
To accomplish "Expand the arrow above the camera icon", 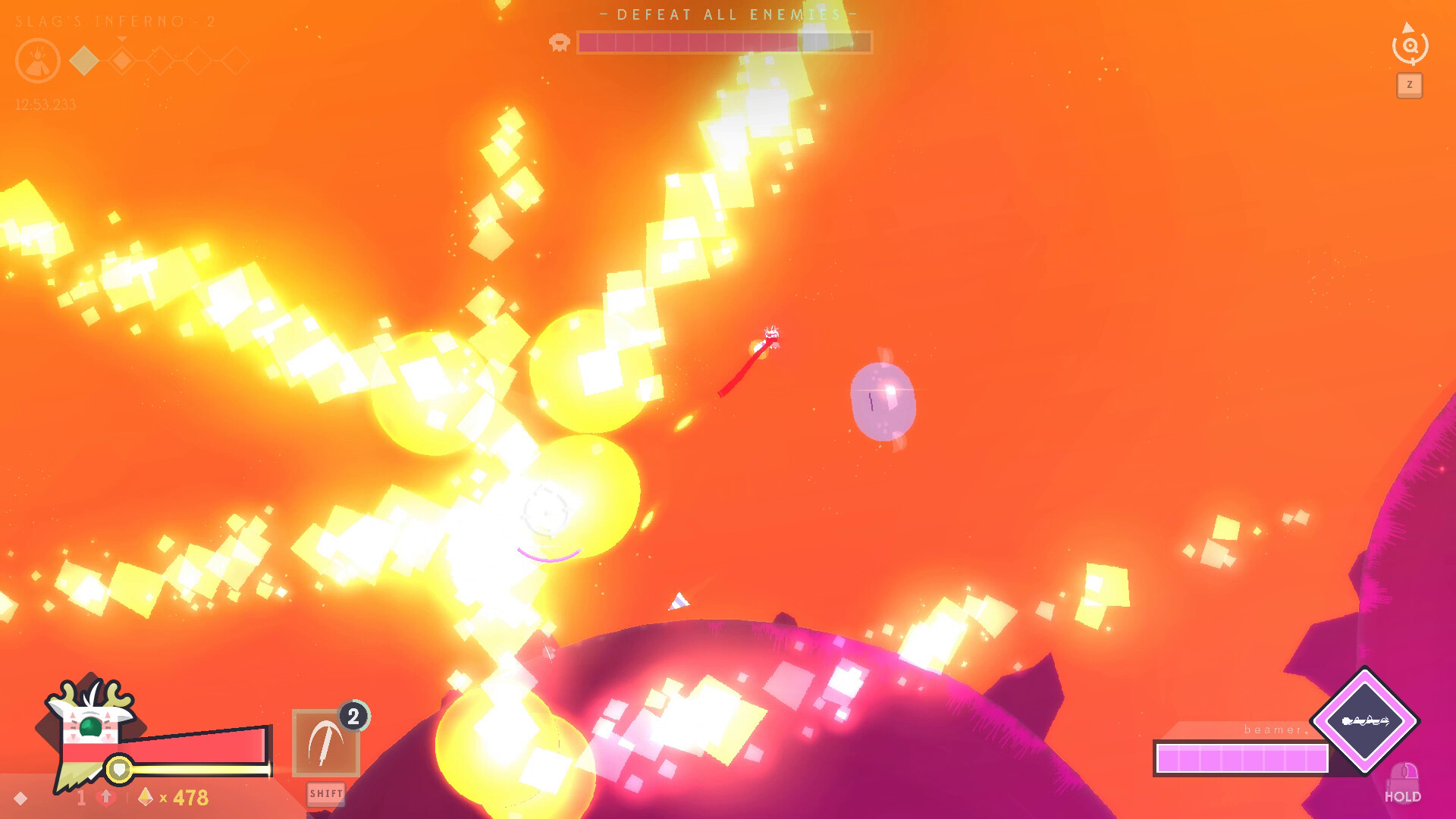I will pyautogui.click(x=1408, y=27).
